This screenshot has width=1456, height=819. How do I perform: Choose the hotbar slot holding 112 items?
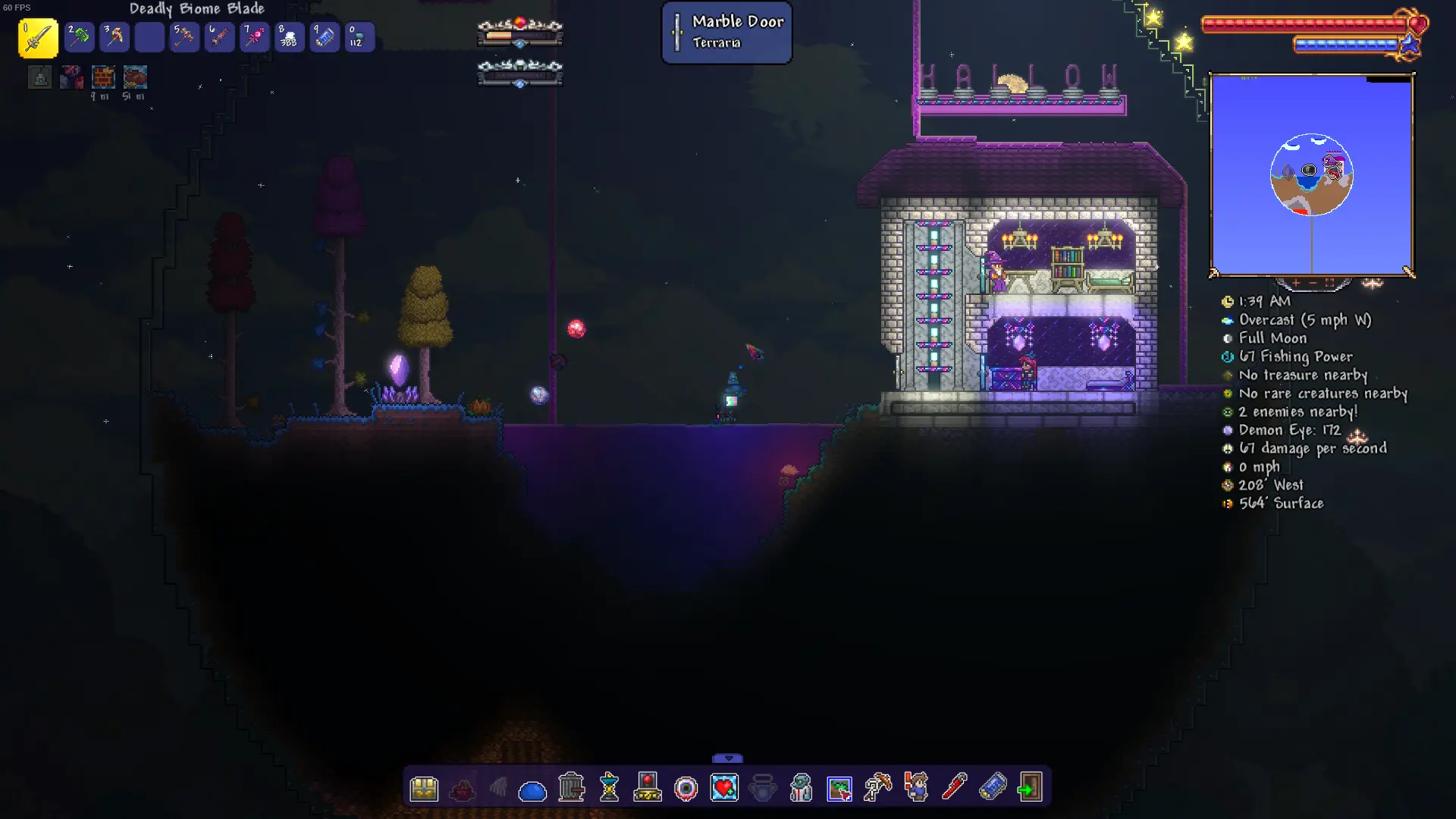(359, 37)
